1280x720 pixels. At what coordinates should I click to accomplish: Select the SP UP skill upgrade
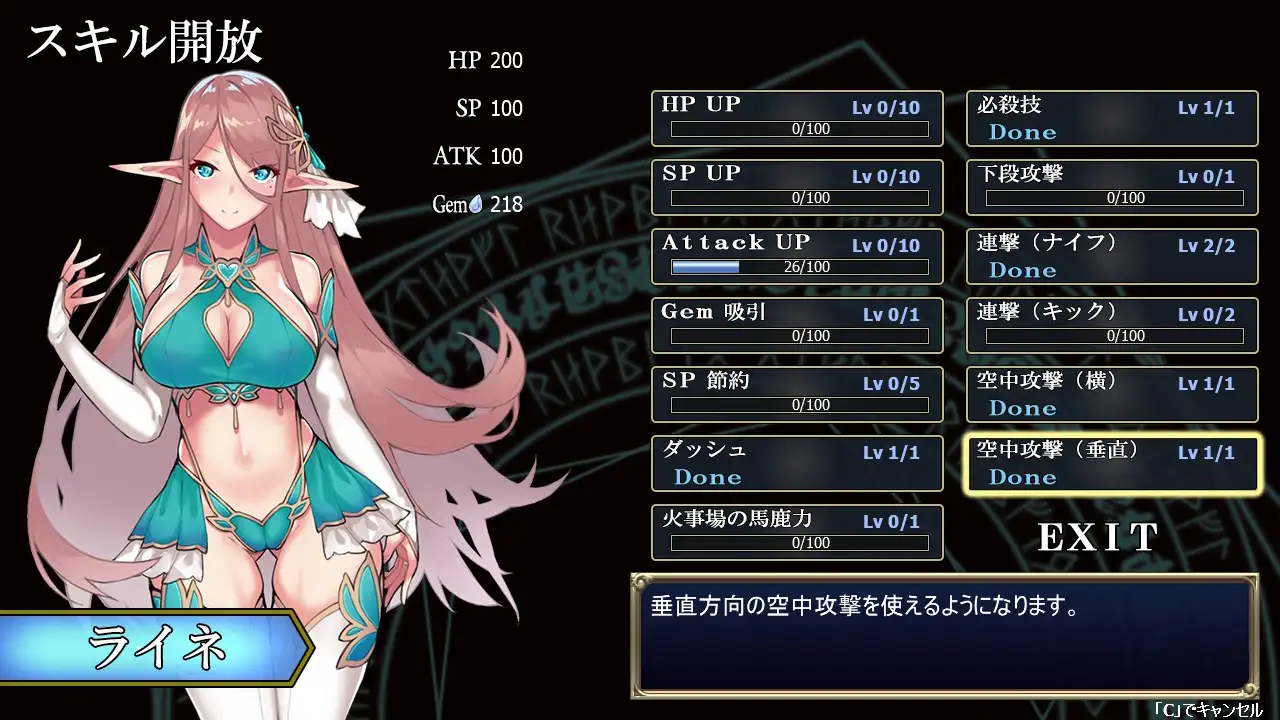(x=797, y=187)
